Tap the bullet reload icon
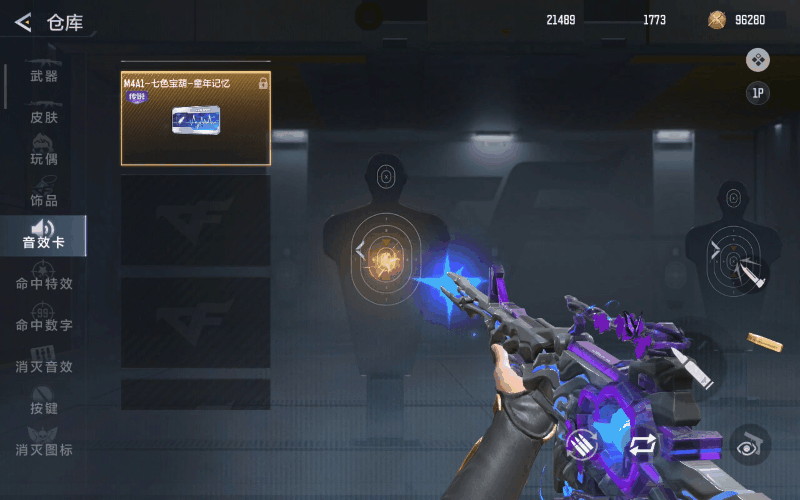Image resolution: width=800 pixels, height=500 pixels. click(581, 444)
